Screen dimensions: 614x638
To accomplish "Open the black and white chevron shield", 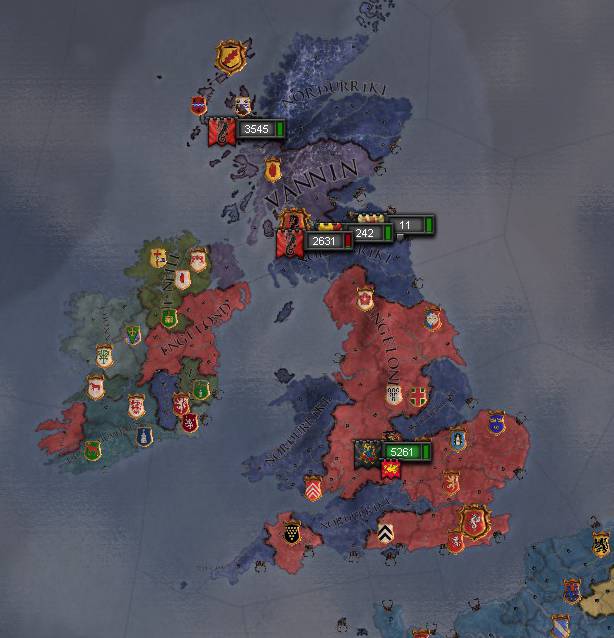I will [386, 535].
